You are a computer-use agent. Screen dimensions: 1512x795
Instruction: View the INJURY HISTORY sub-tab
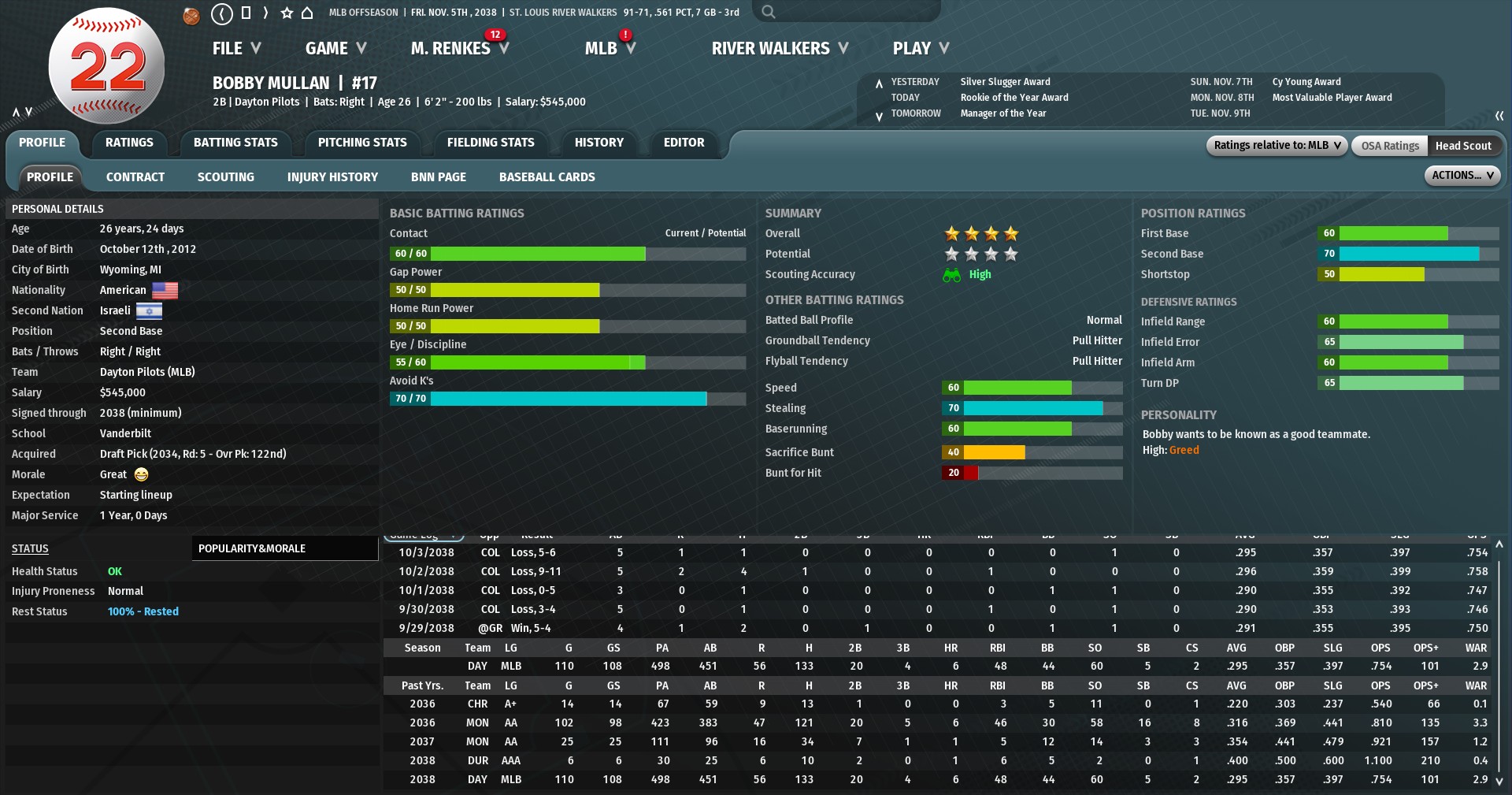coord(332,177)
